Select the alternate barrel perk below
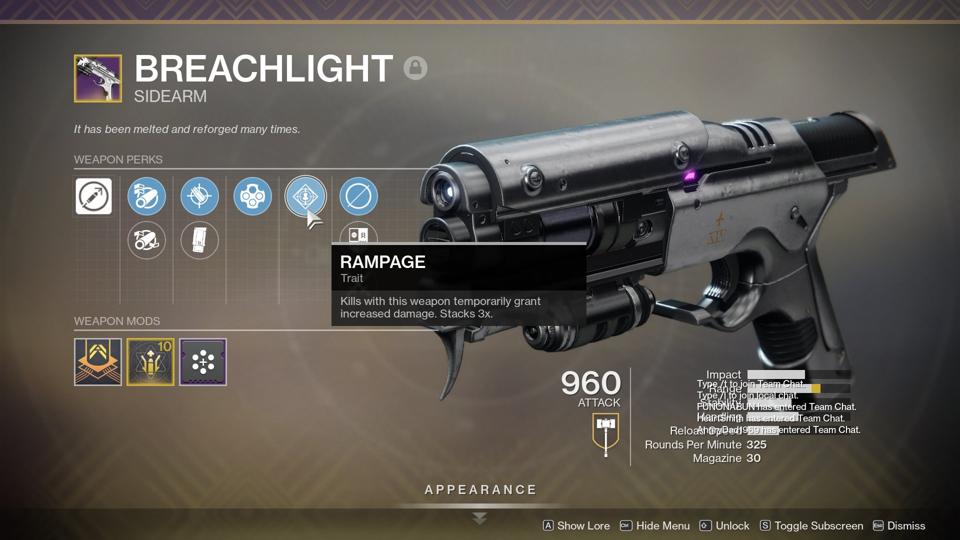The height and width of the screenshot is (540, 960). (x=146, y=240)
